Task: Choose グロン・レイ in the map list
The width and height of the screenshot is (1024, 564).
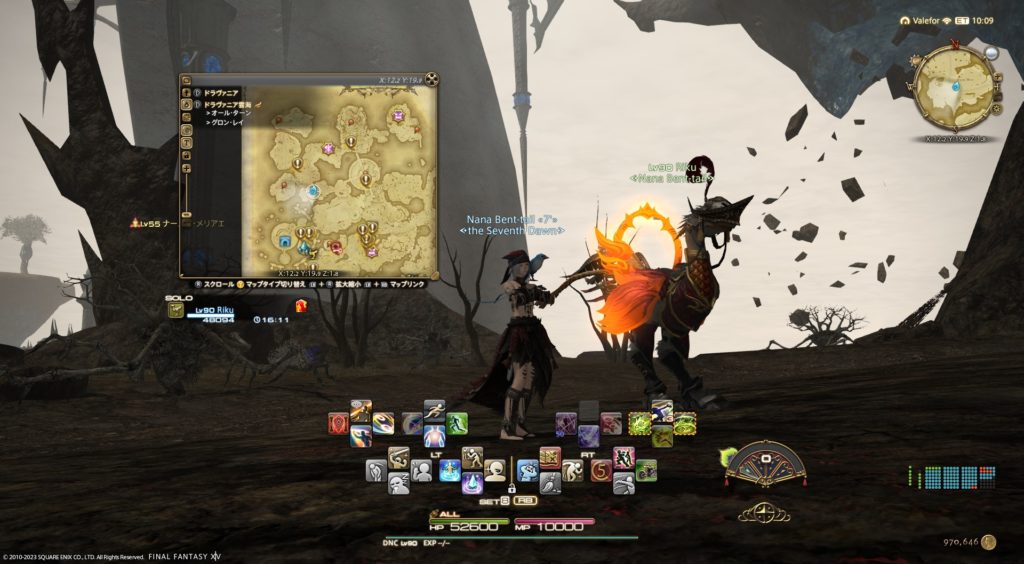Action: click(227, 123)
